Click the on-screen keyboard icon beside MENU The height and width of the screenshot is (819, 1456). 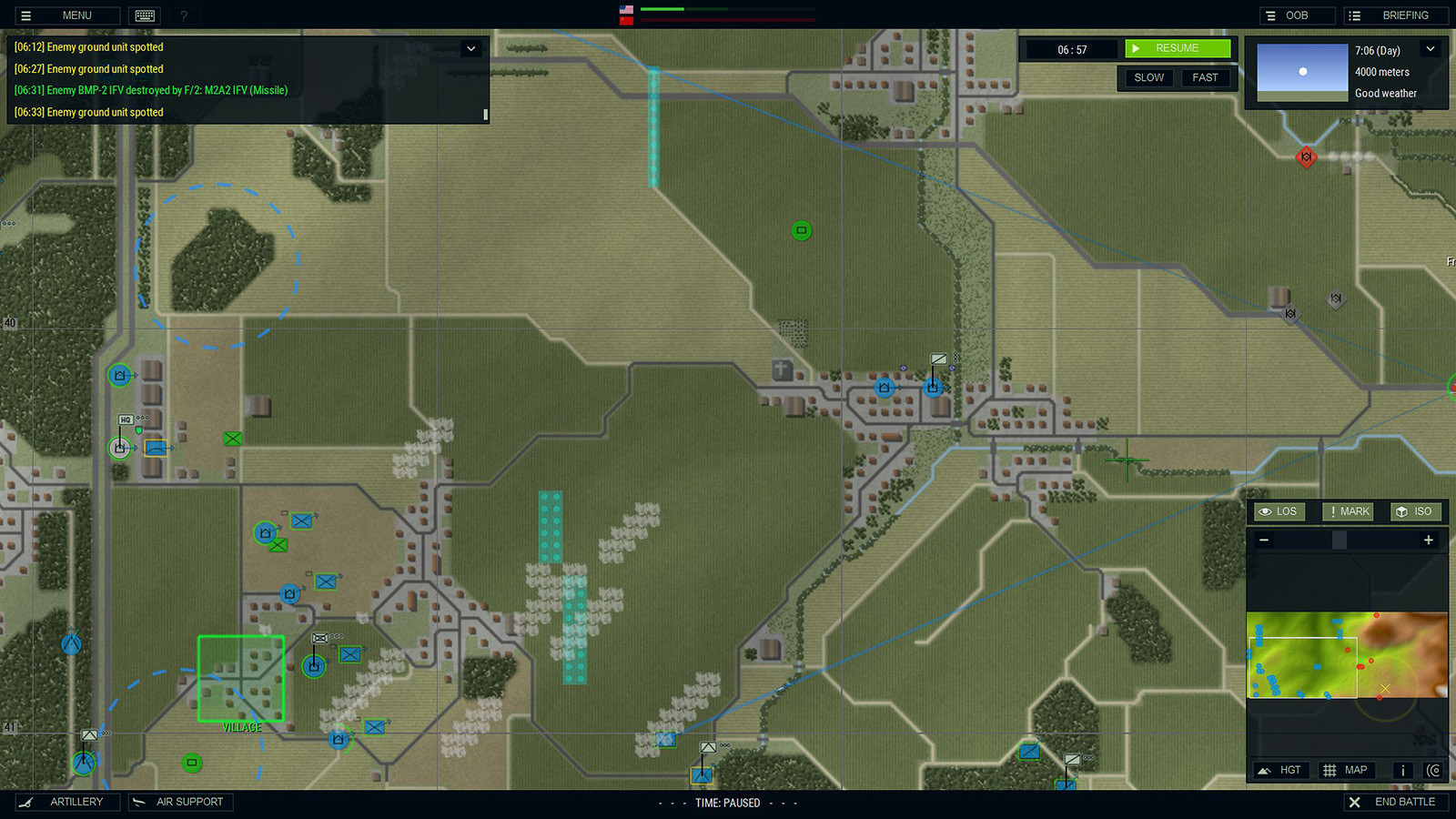[143, 15]
